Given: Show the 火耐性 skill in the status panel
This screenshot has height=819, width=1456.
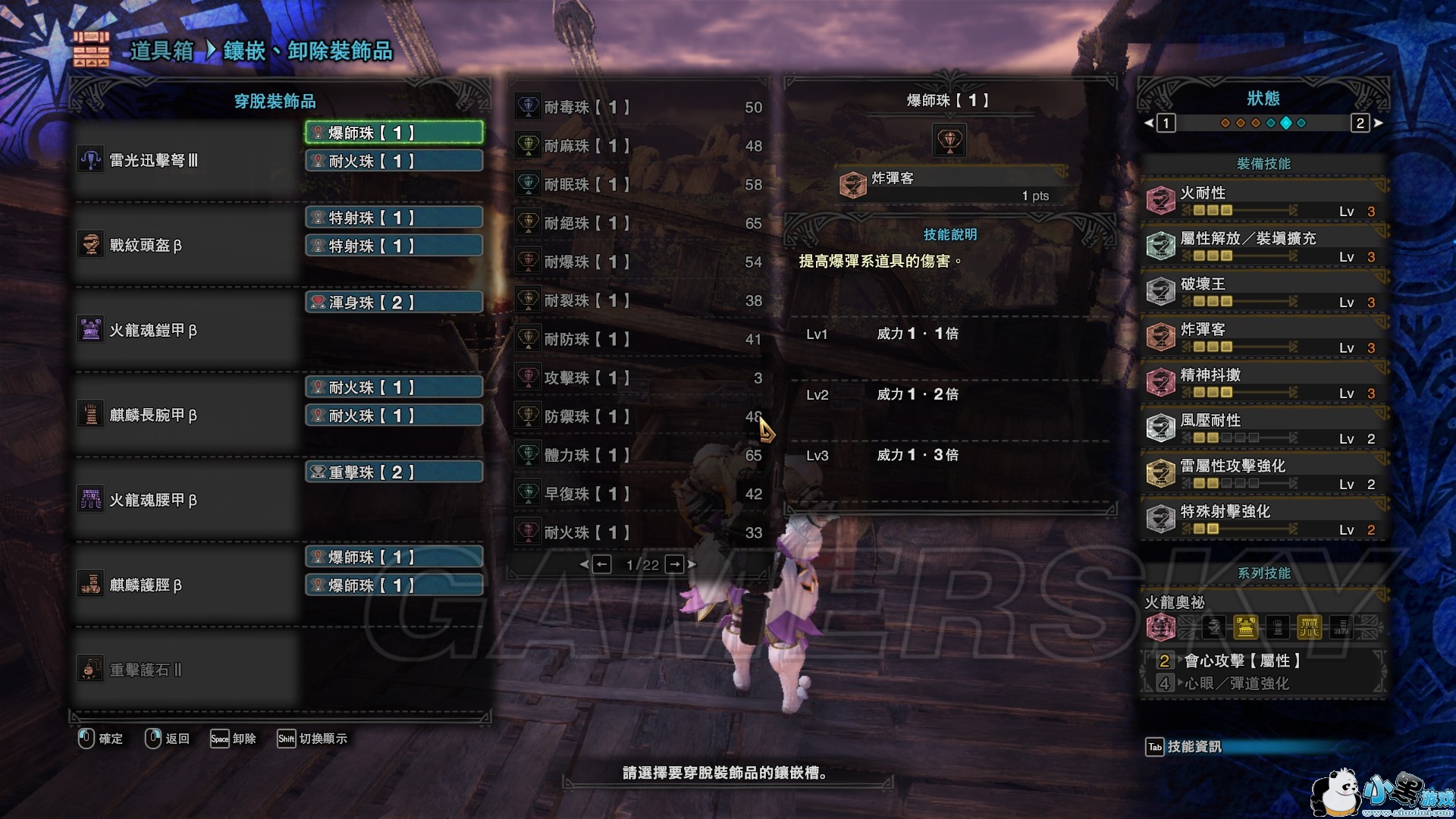Looking at the screenshot, I should pyautogui.click(x=1263, y=201).
